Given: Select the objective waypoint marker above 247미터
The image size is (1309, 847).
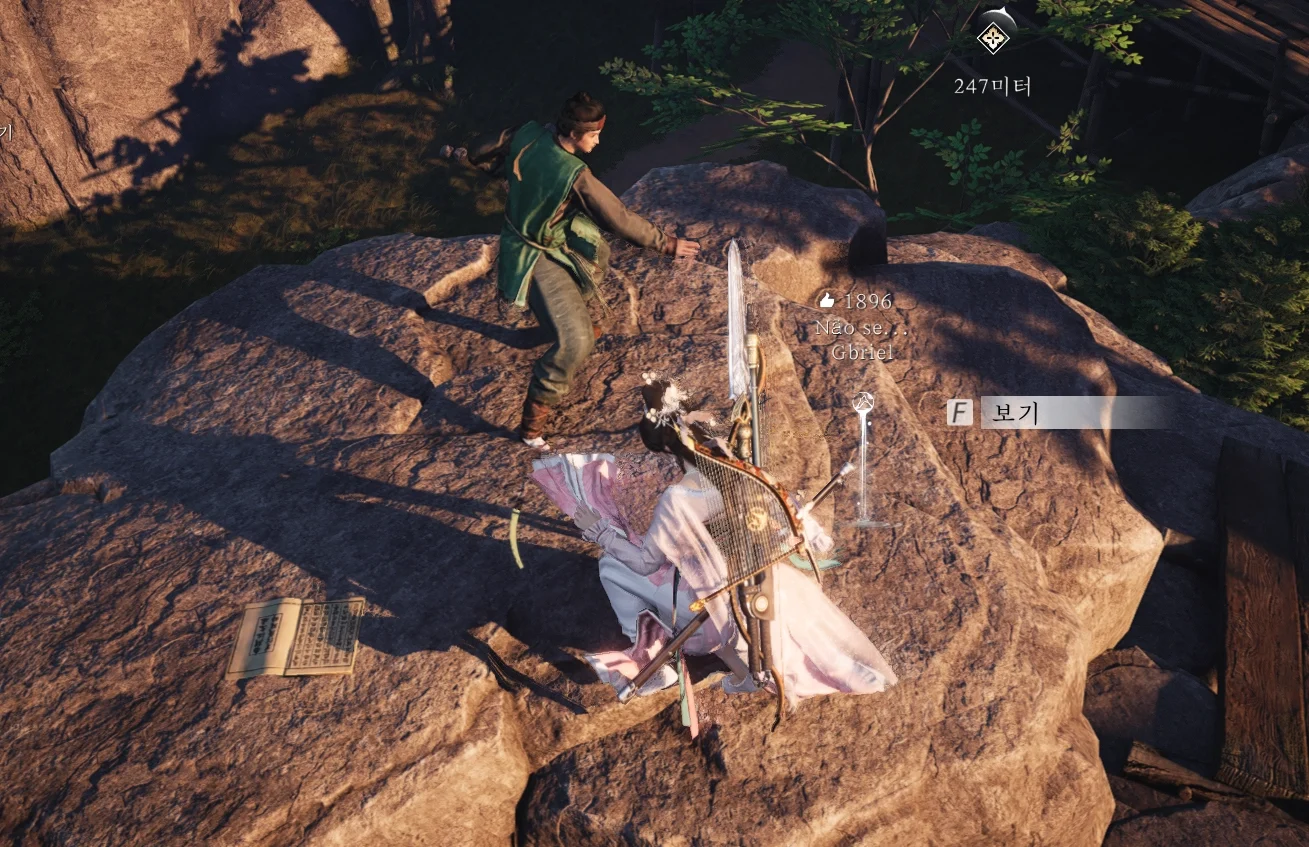Looking at the screenshot, I should point(993,37).
